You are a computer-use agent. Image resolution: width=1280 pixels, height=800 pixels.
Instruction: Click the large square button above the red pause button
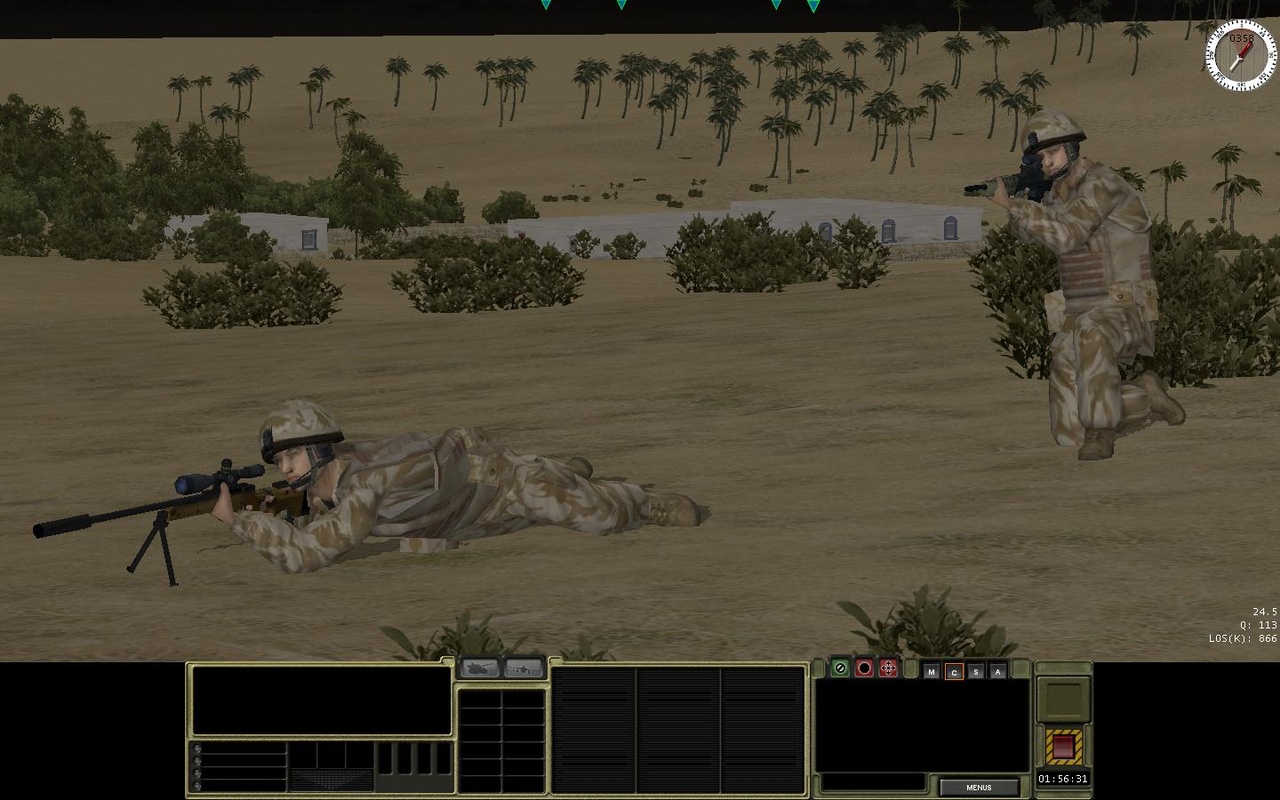tap(1064, 700)
